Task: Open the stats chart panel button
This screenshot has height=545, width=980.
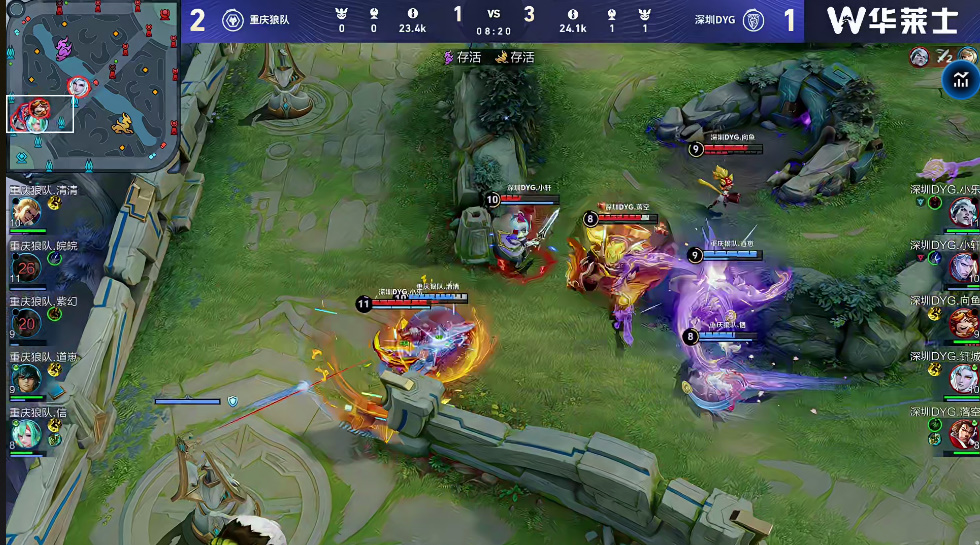Action: point(962,77)
